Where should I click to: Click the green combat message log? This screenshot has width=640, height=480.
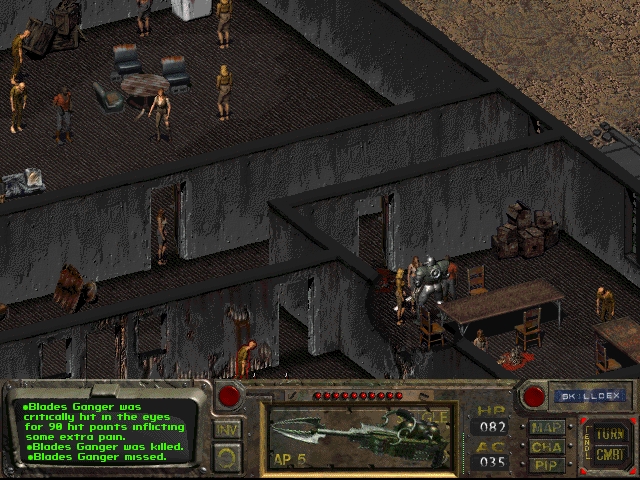108,429
